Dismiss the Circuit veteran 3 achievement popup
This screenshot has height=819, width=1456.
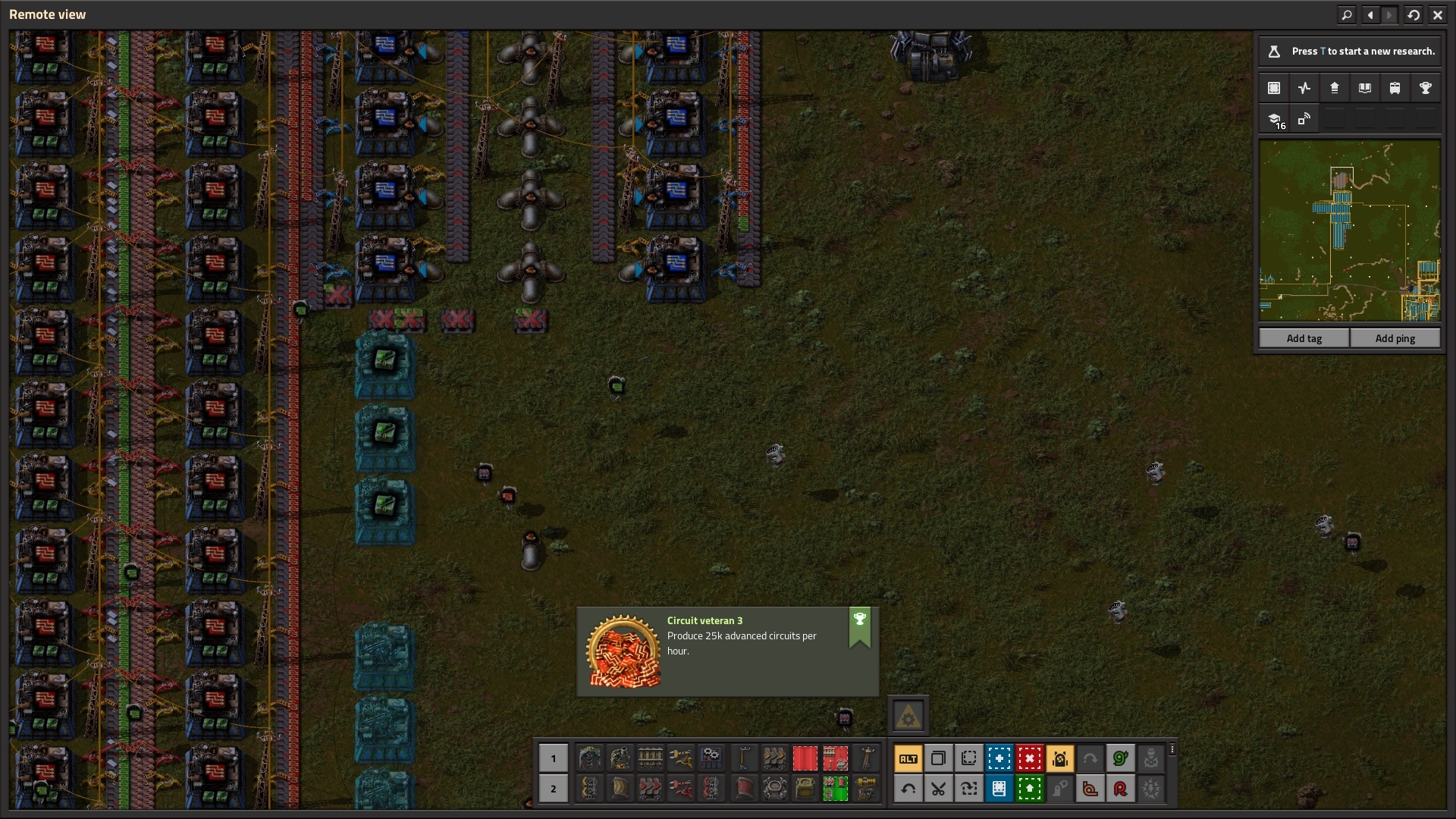[x=727, y=651]
